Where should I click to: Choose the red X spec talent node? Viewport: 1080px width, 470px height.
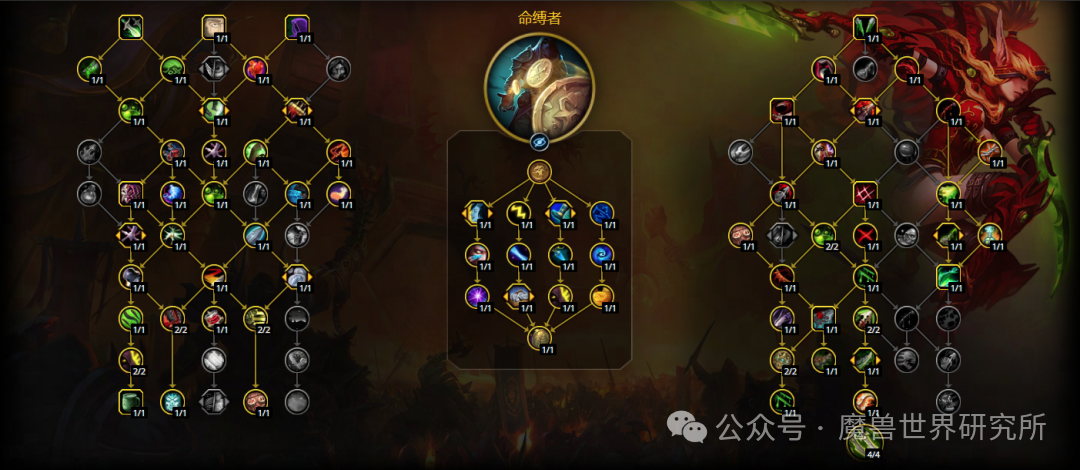pos(866,235)
